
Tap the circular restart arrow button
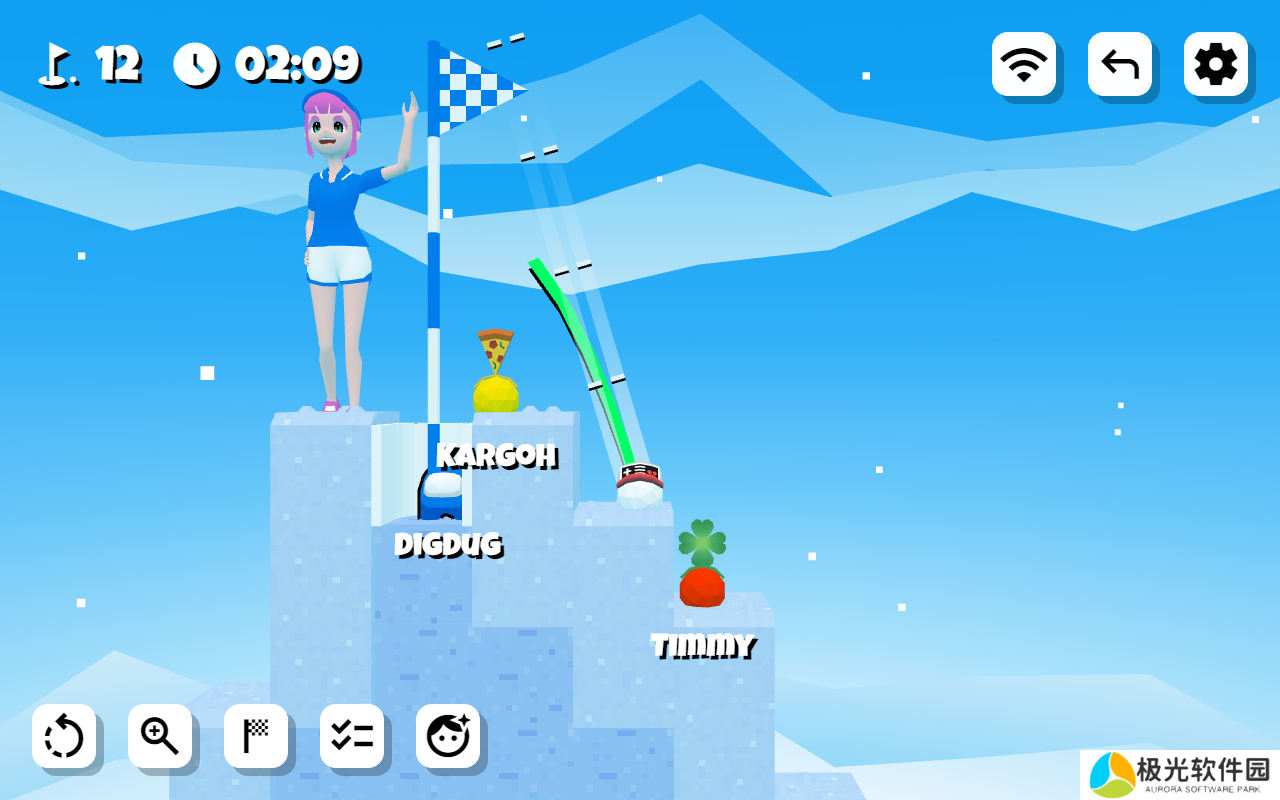(64, 736)
